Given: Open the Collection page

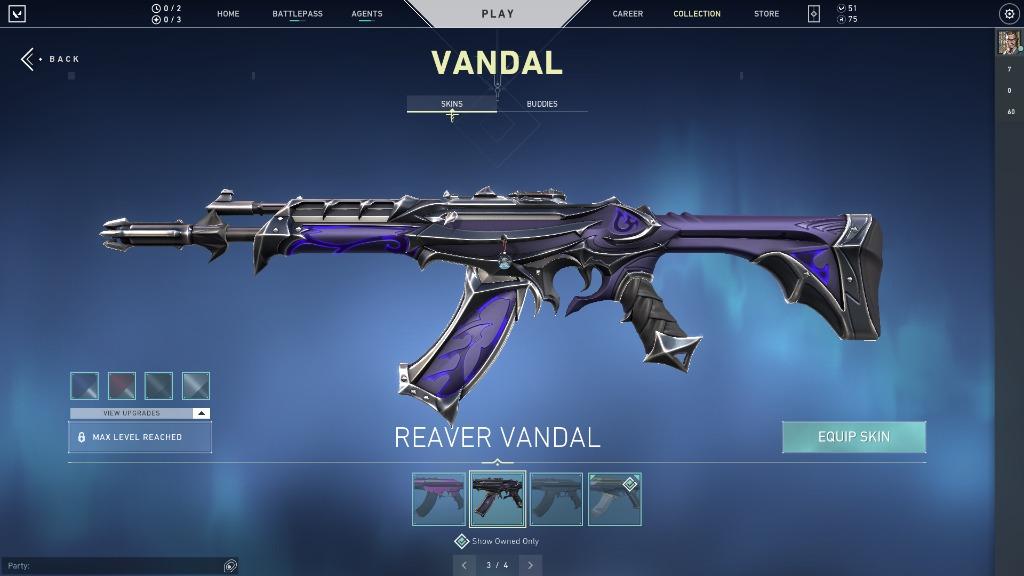Looking at the screenshot, I should pos(697,14).
